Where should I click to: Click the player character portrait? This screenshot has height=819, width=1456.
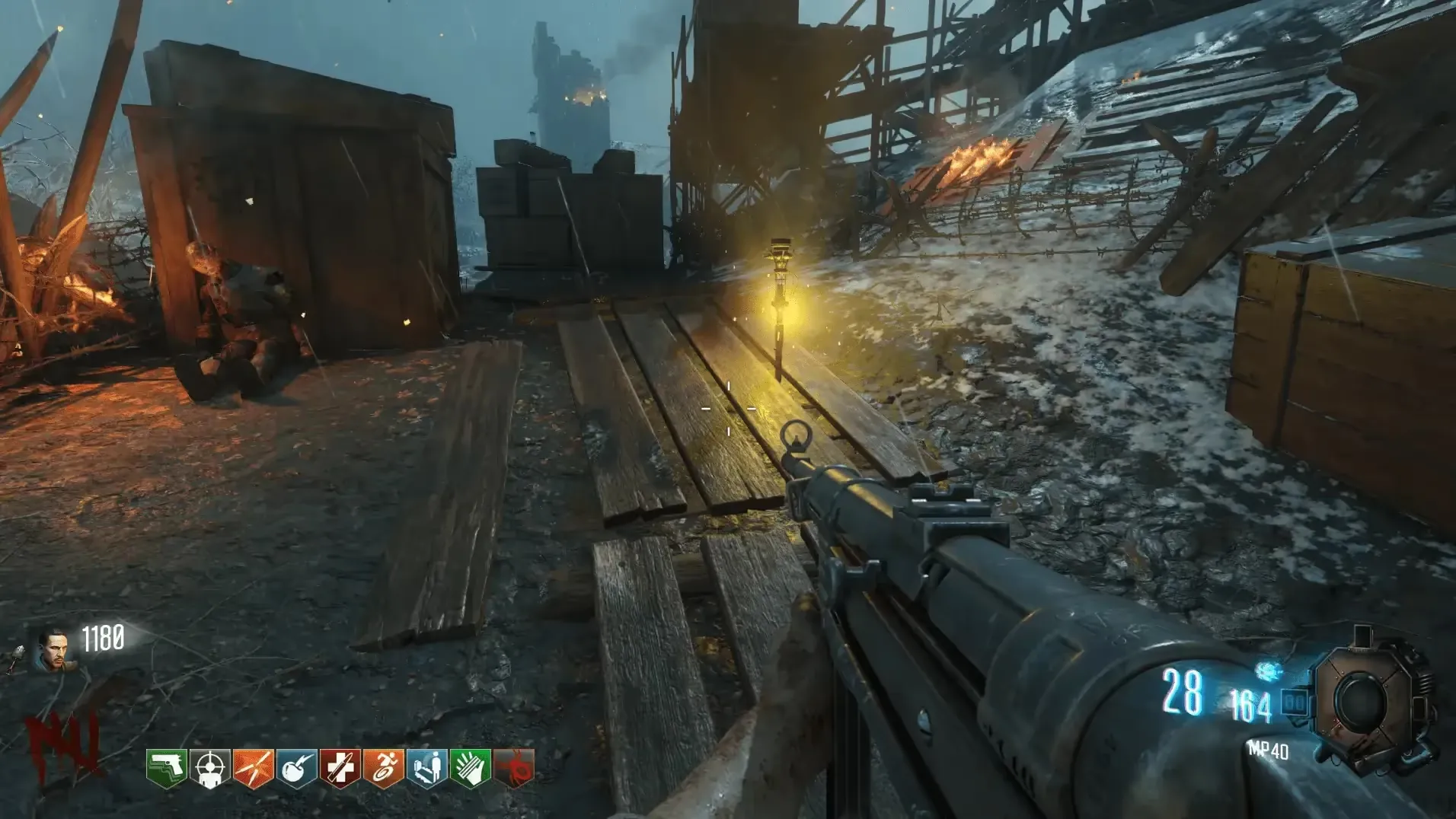(x=53, y=651)
